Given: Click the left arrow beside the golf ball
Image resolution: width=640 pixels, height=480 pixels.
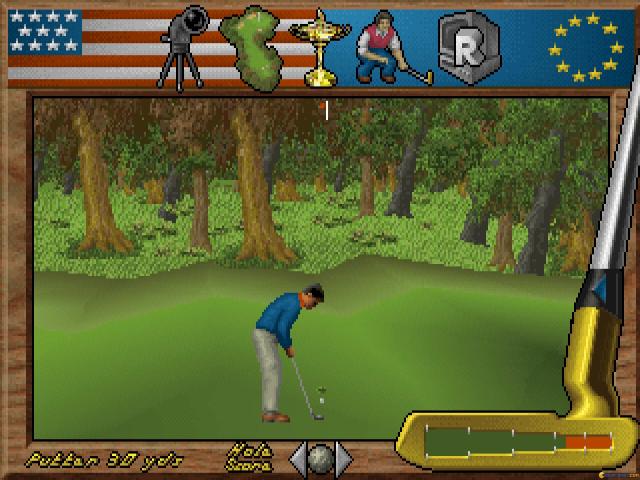Looking at the screenshot, I should (298, 458).
